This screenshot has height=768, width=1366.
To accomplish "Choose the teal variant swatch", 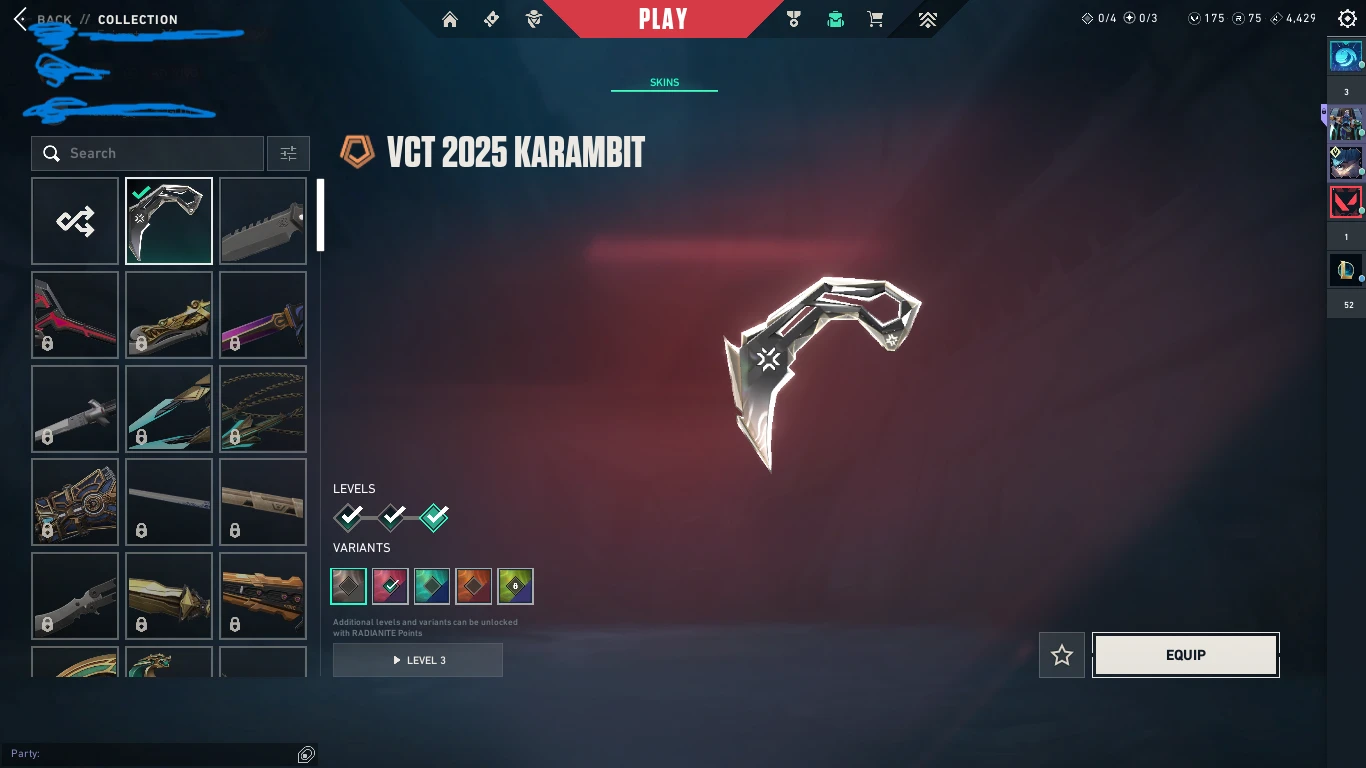I will (432, 586).
